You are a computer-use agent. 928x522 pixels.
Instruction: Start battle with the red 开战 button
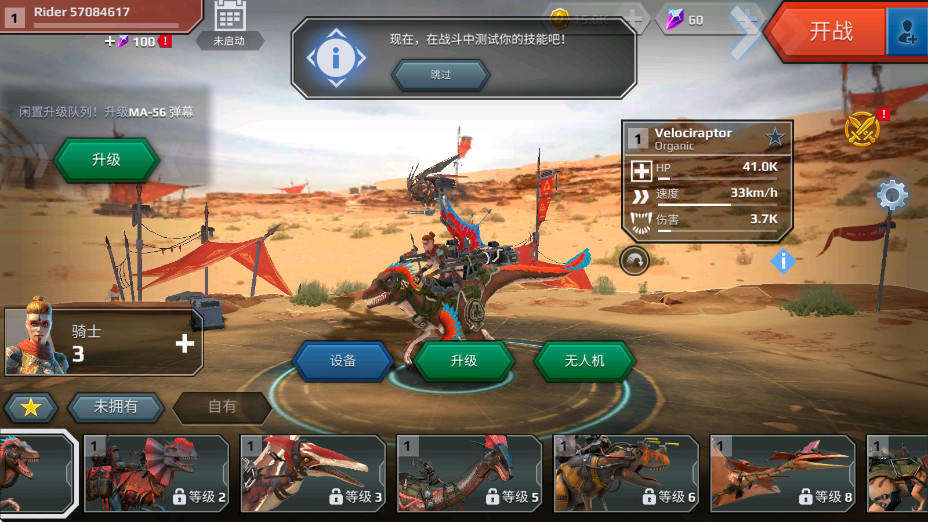pyautogui.click(x=828, y=31)
